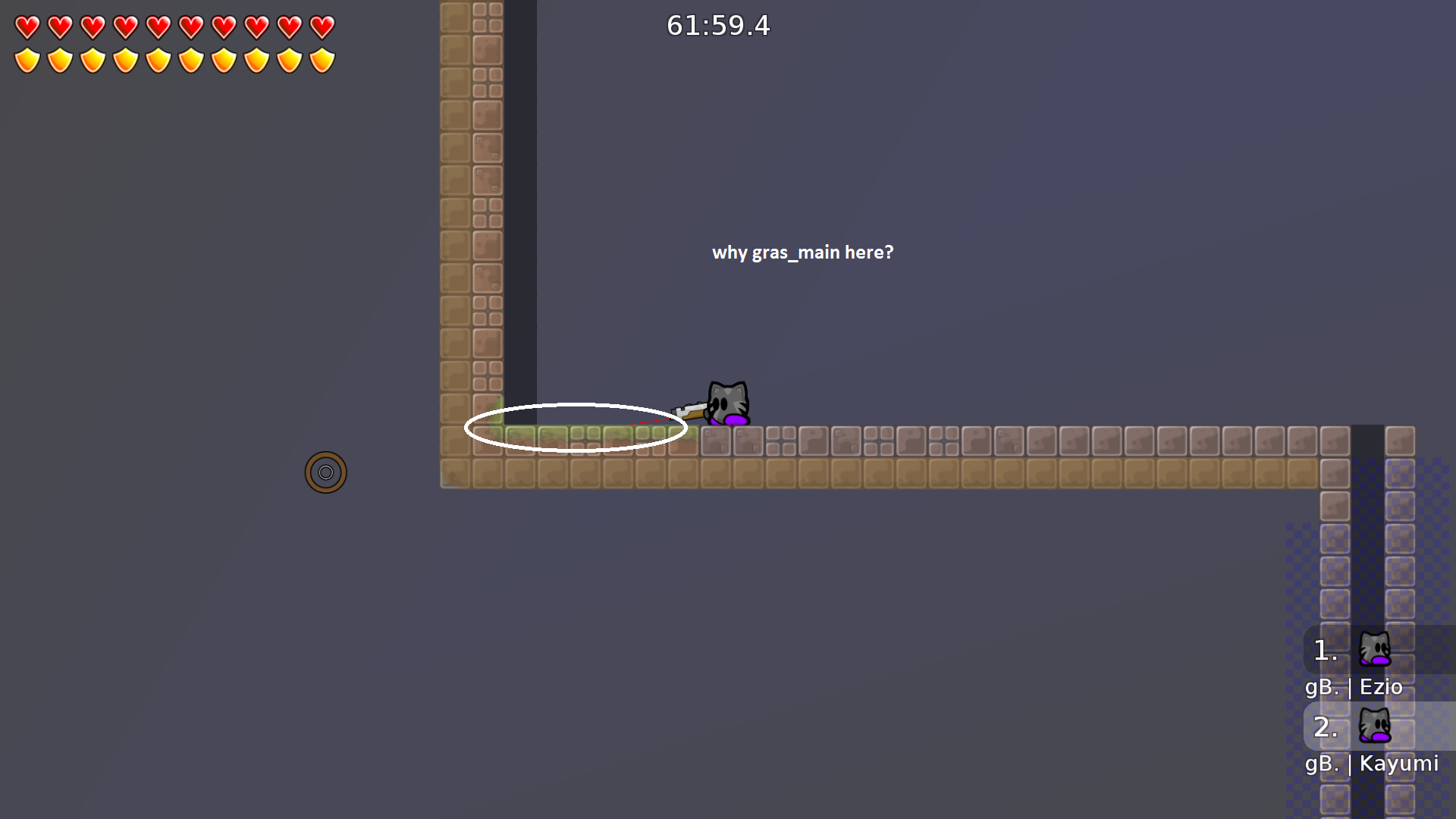Select the gB. | Ezio player name
The height and width of the screenshot is (819, 1456).
pyautogui.click(x=1354, y=687)
